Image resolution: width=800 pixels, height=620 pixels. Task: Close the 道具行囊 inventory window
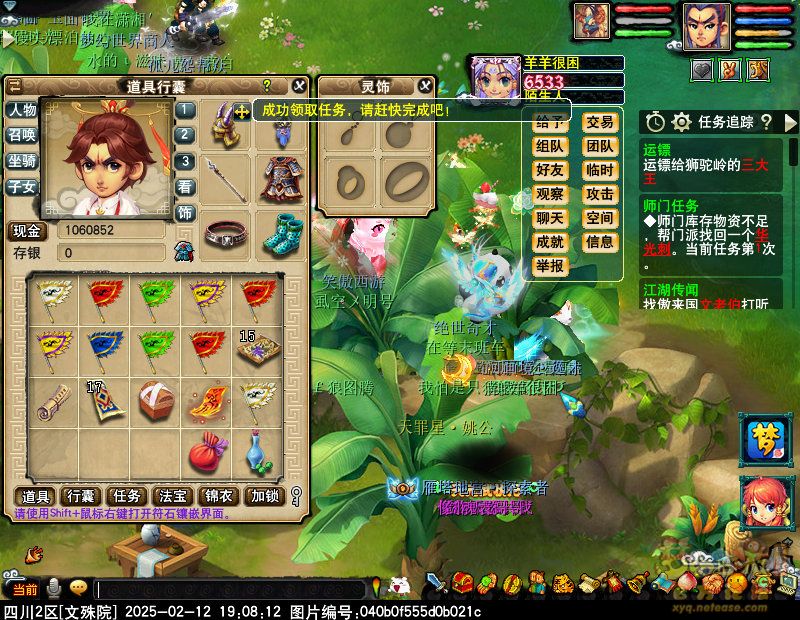(x=299, y=86)
